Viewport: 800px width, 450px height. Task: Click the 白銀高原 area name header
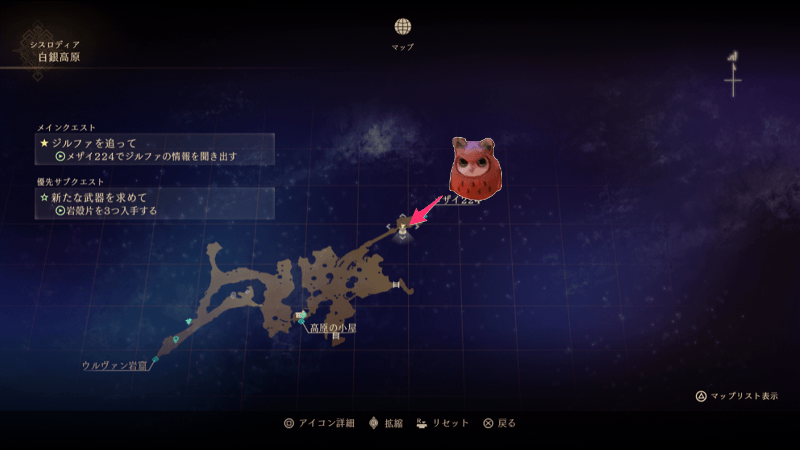tap(58, 58)
